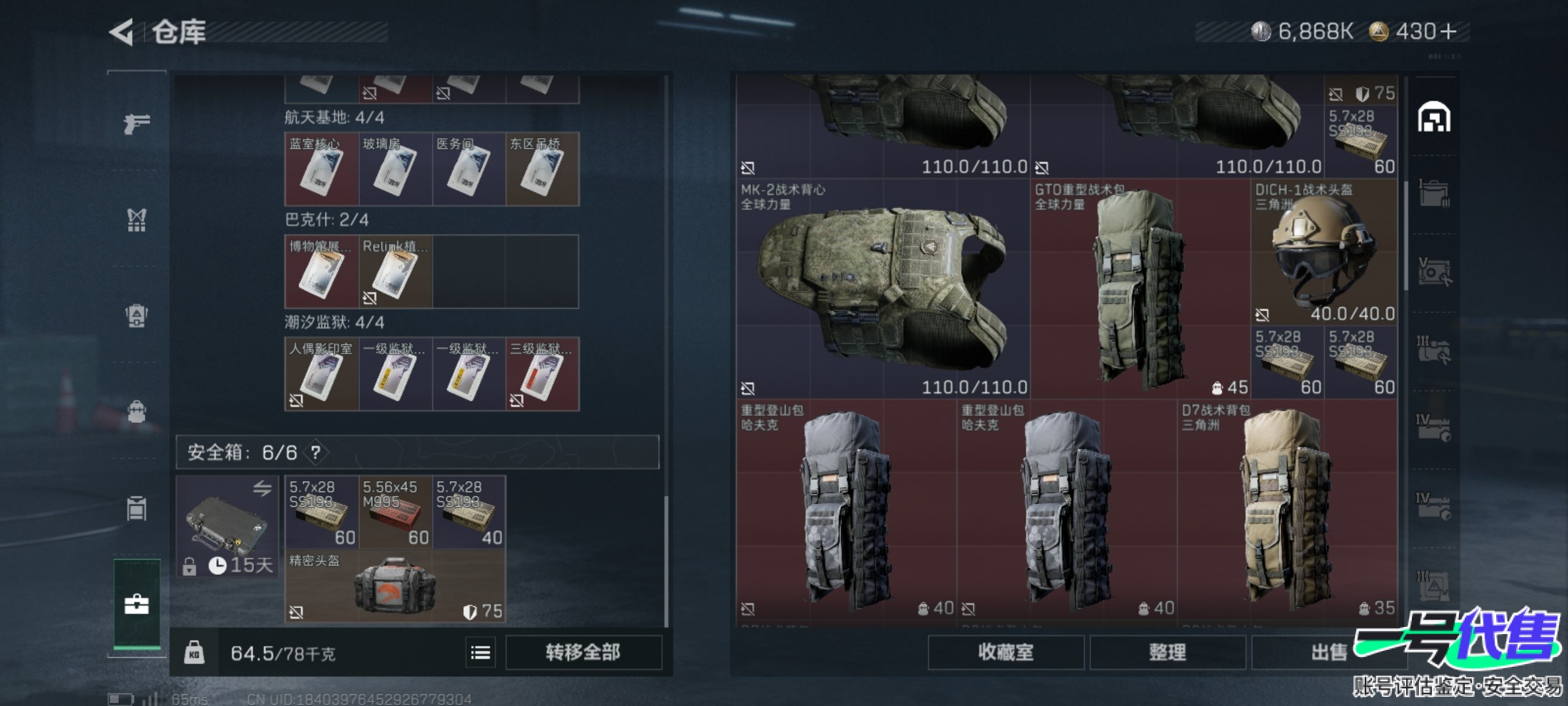The image size is (1568, 706).
Task: Switch to the pistol weapons category tab
Action: click(137, 123)
